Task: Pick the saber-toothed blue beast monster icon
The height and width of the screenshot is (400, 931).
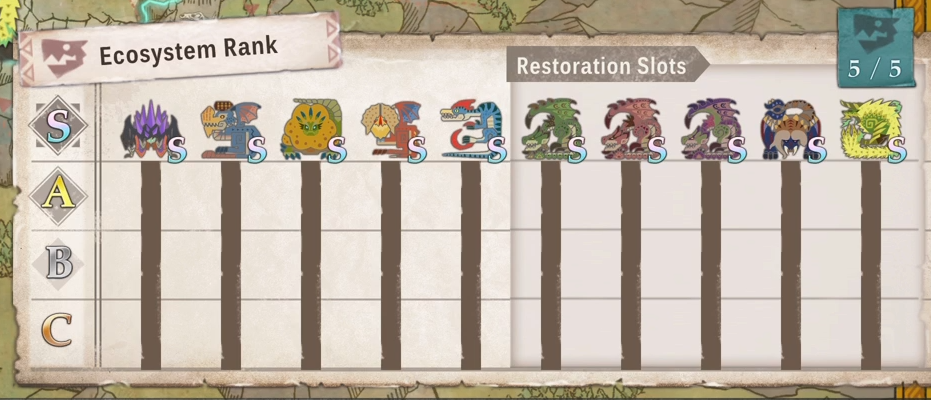Action: click(x=788, y=130)
